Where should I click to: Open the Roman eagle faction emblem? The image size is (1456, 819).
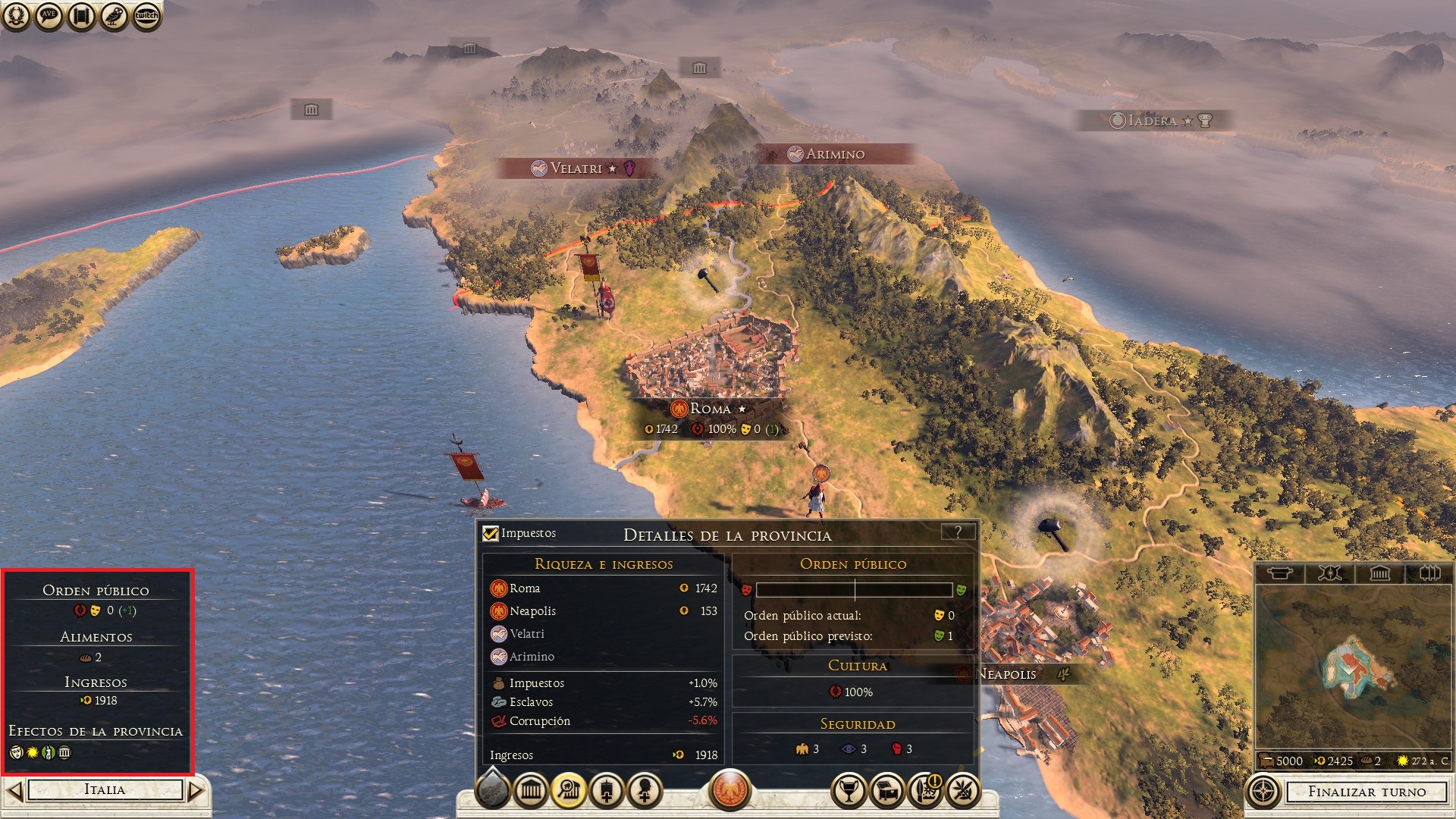[x=730, y=789]
